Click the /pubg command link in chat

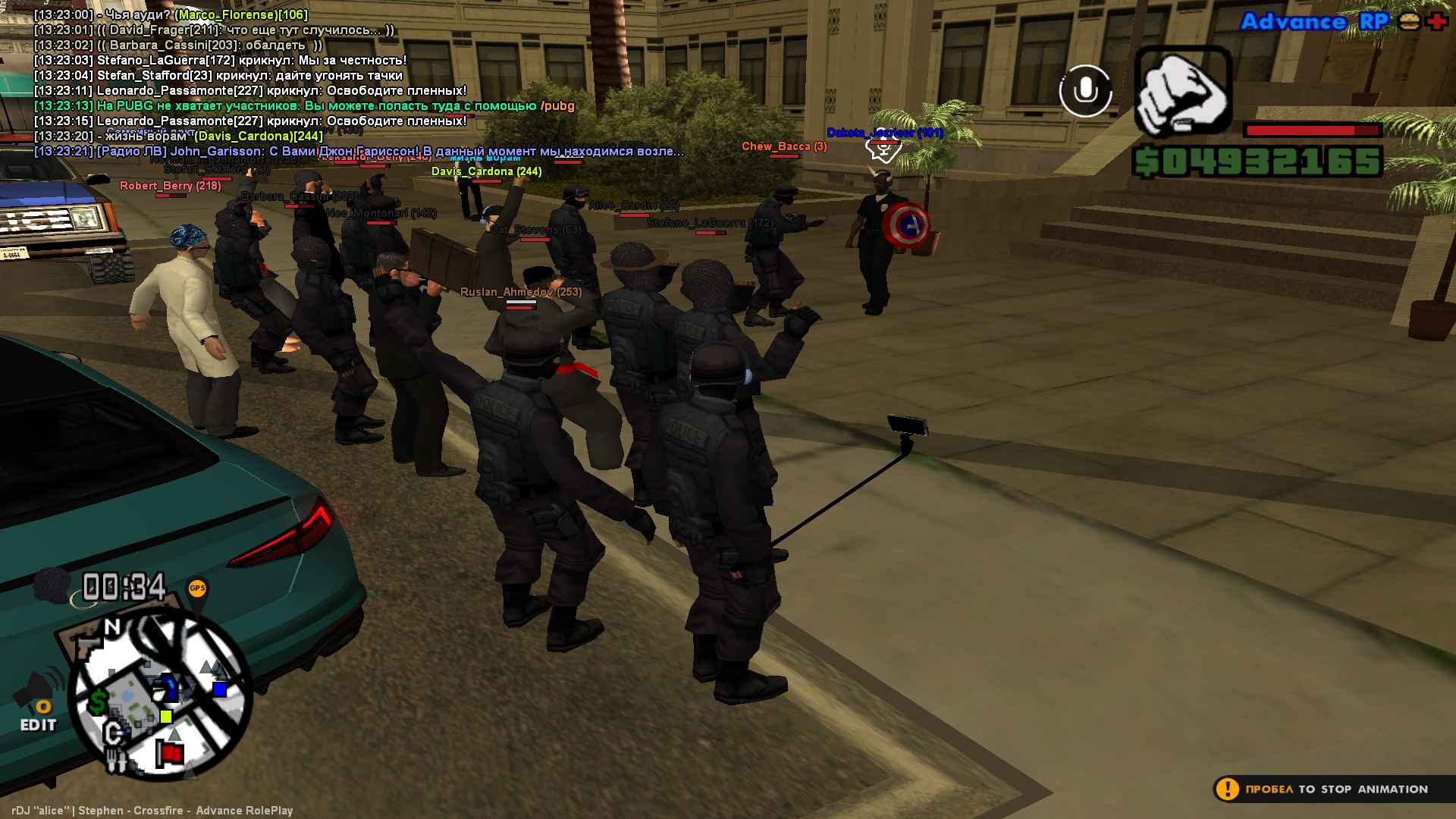[x=557, y=106]
